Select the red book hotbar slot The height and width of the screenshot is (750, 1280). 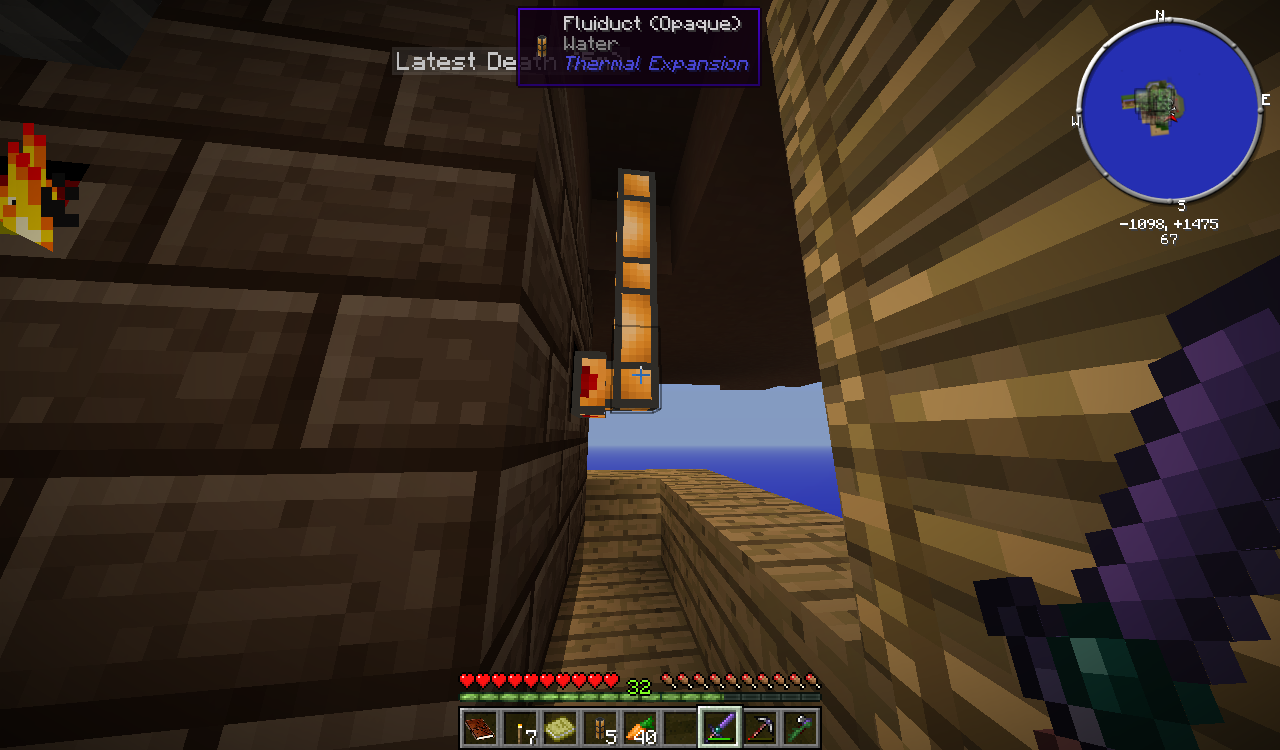pyautogui.click(x=480, y=728)
